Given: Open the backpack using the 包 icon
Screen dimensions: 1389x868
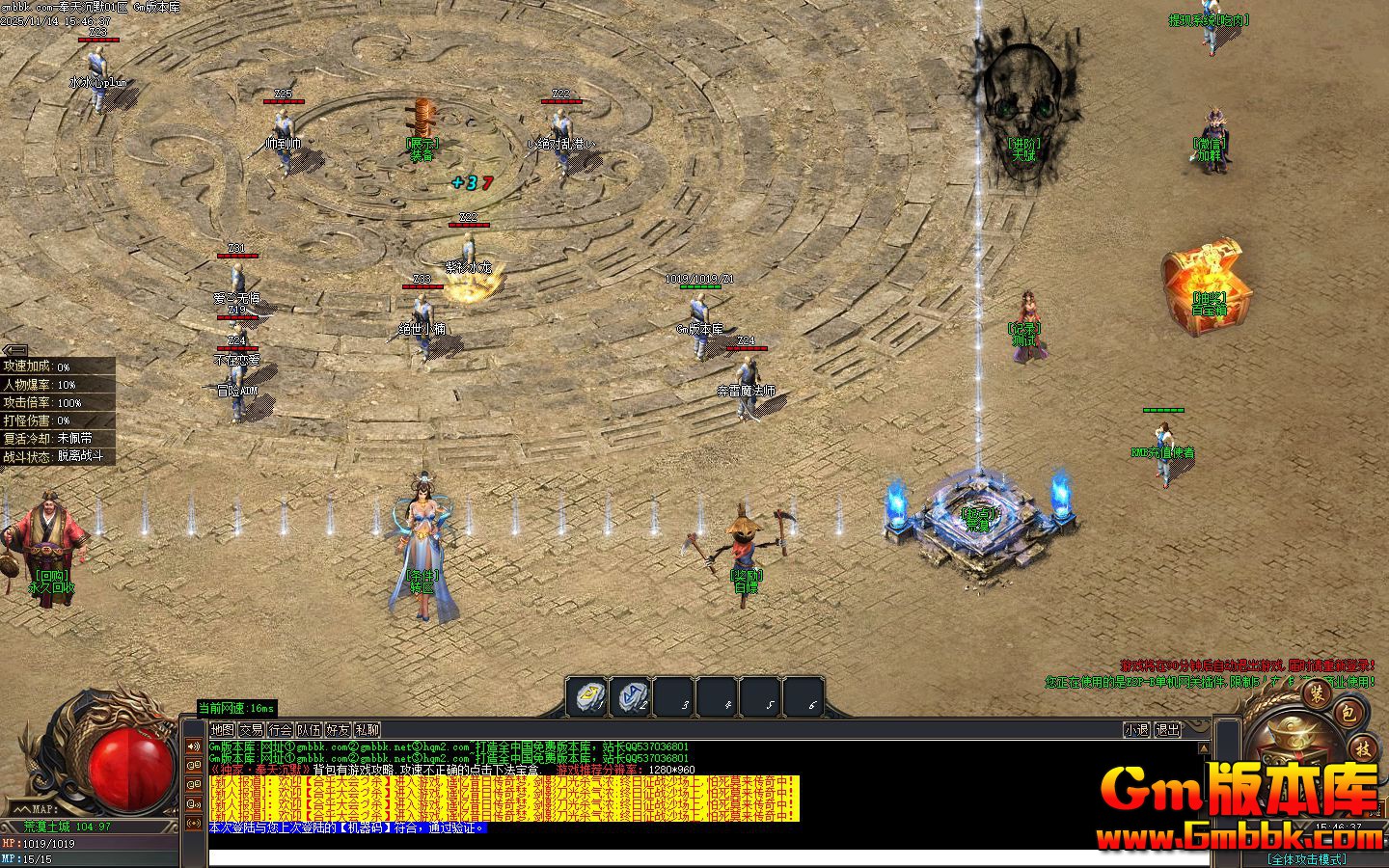Looking at the screenshot, I should pyautogui.click(x=1348, y=712).
